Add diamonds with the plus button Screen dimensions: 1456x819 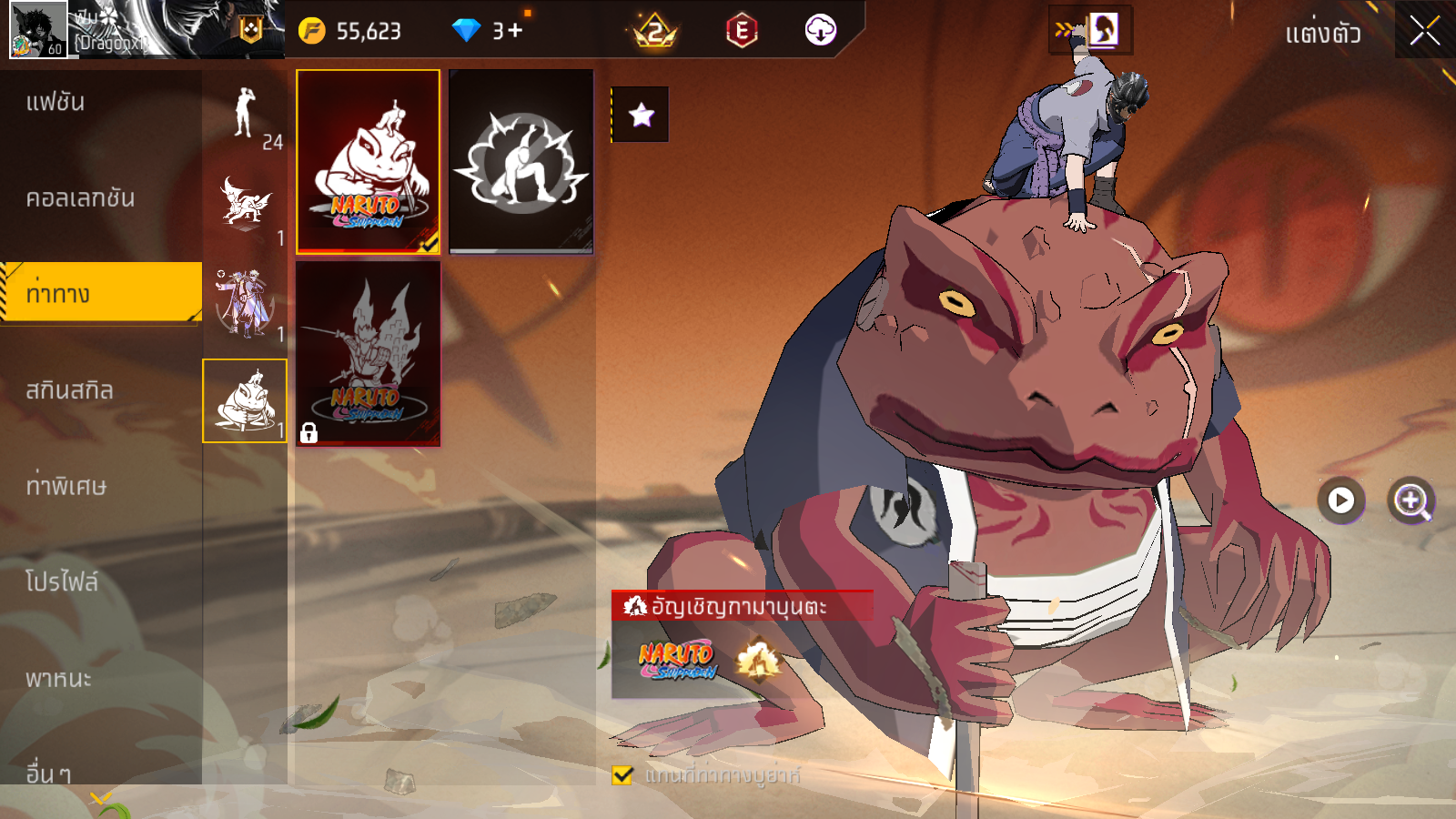[515, 31]
